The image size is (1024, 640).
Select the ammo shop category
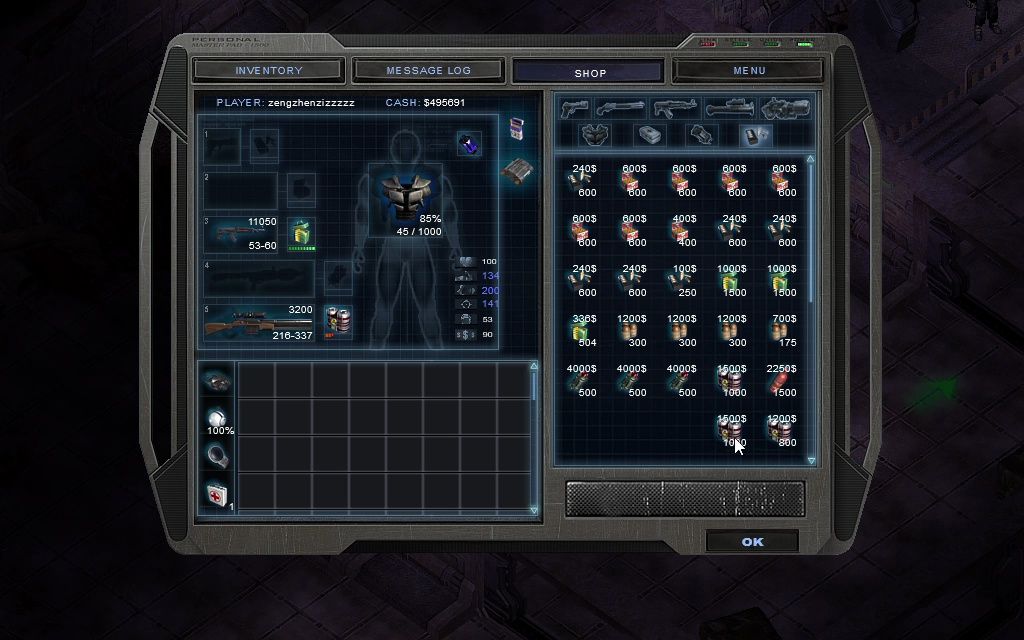point(756,135)
